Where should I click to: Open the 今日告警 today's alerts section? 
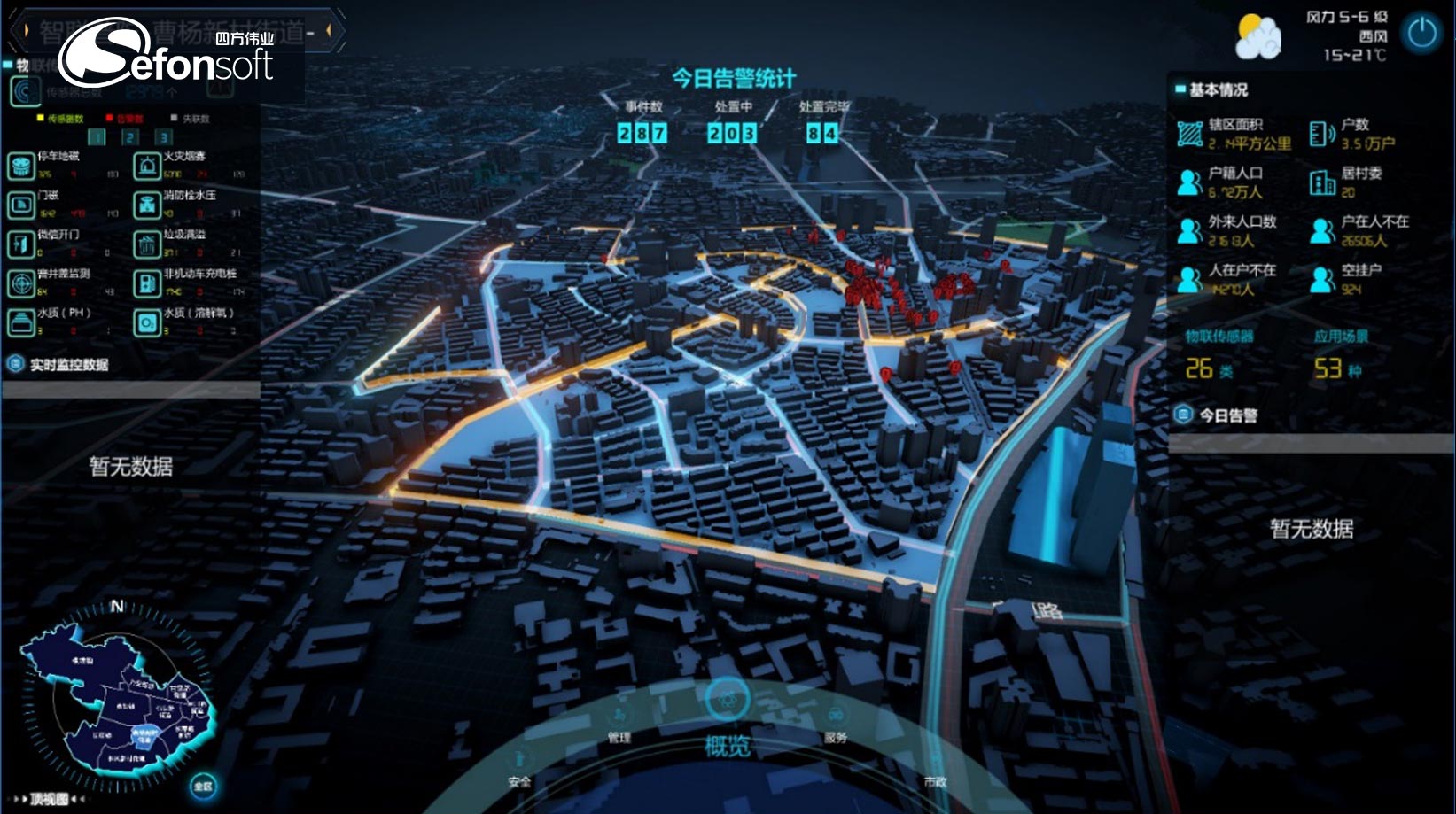tap(1227, 415)
